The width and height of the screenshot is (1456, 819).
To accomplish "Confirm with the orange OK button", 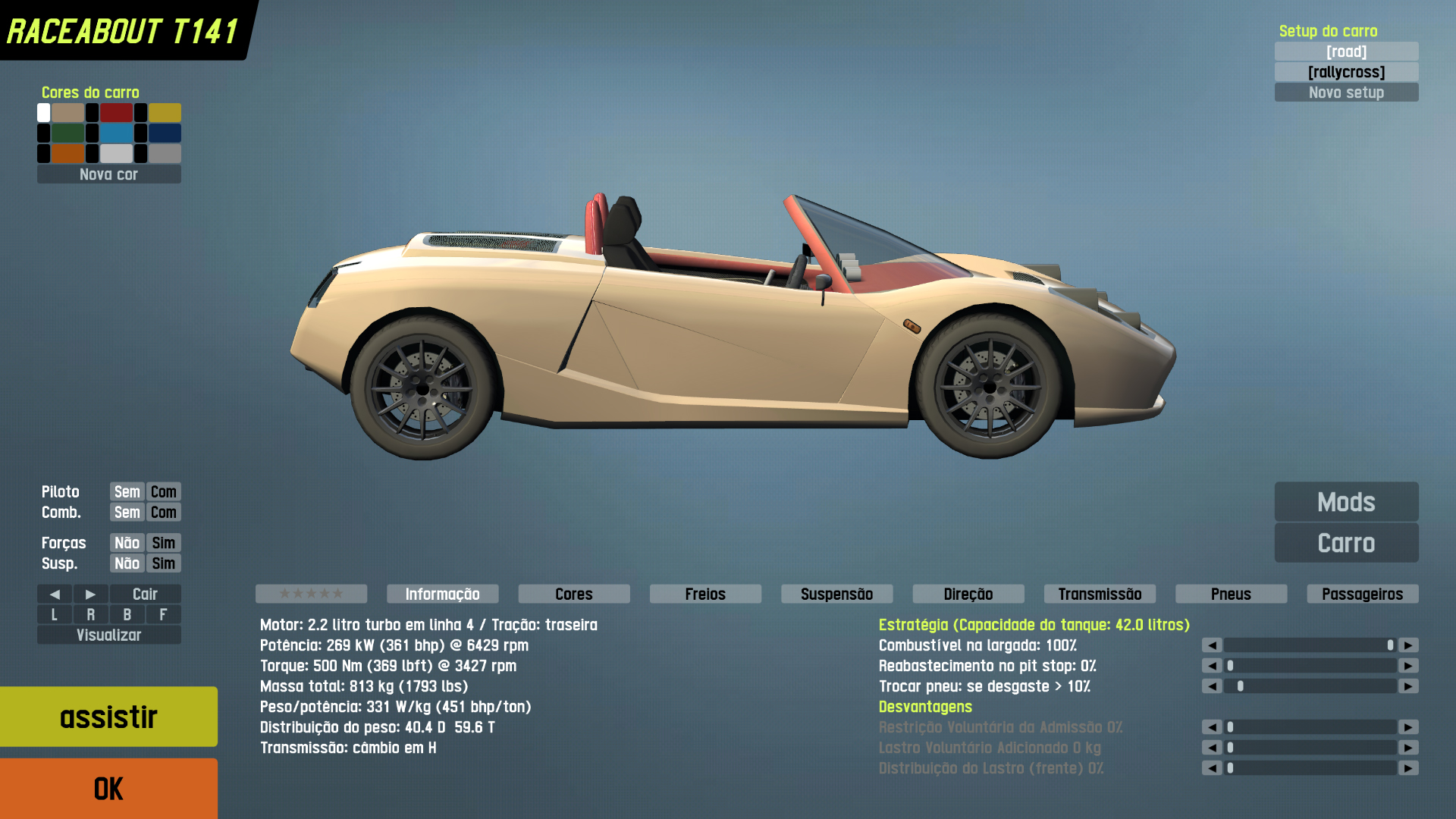I will pyautogui.click(x=108, y=789).
